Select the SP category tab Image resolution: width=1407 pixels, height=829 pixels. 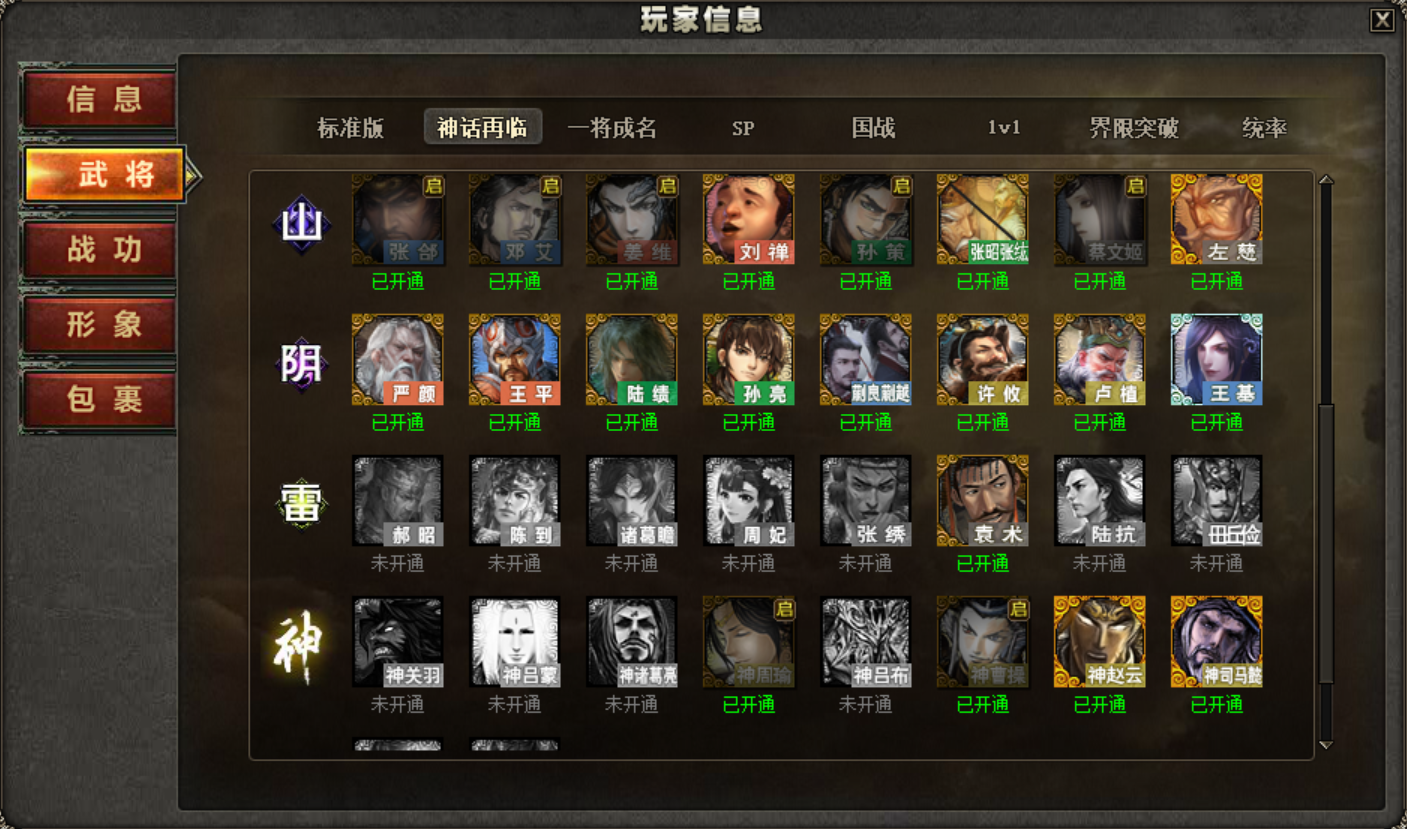pos(742,127)
